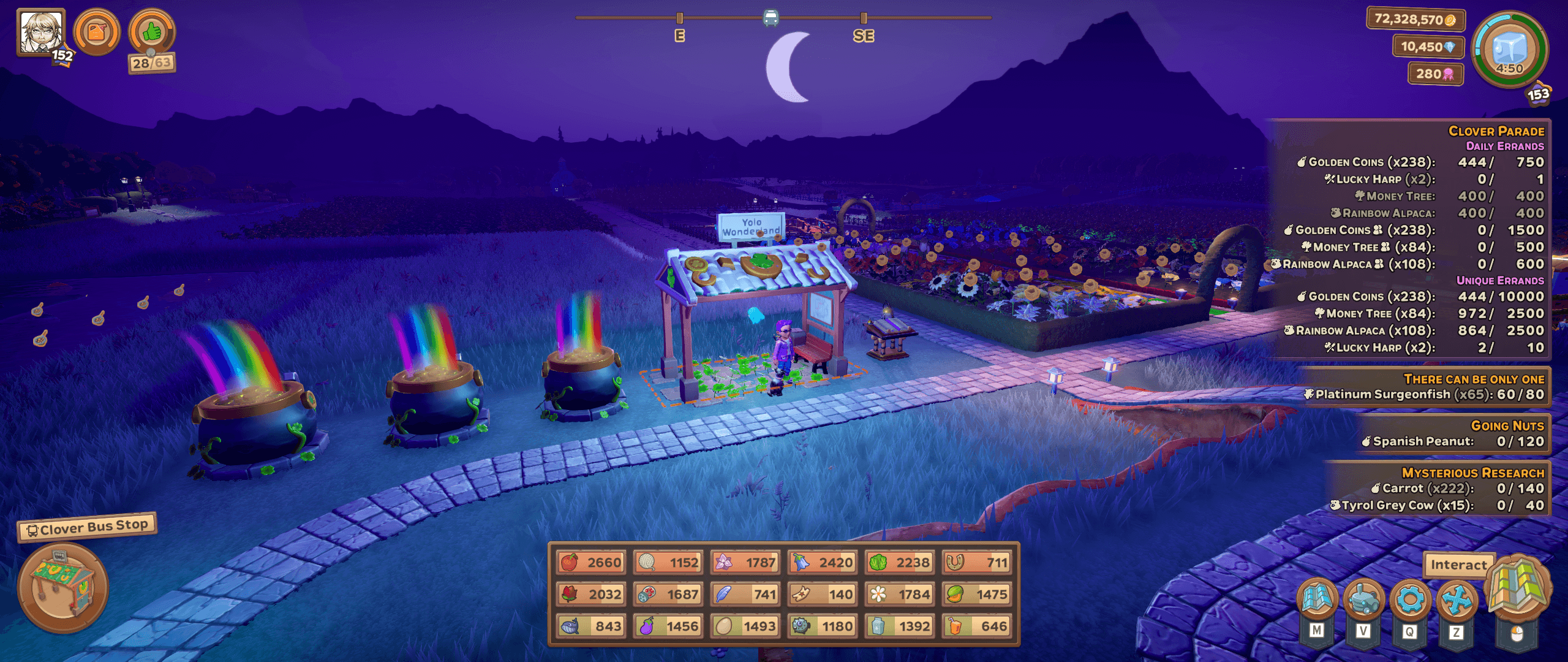Open the blue folded map button
This screenshot has width=1568, height=662.
pyautogui.click(x=1317, y=598)
